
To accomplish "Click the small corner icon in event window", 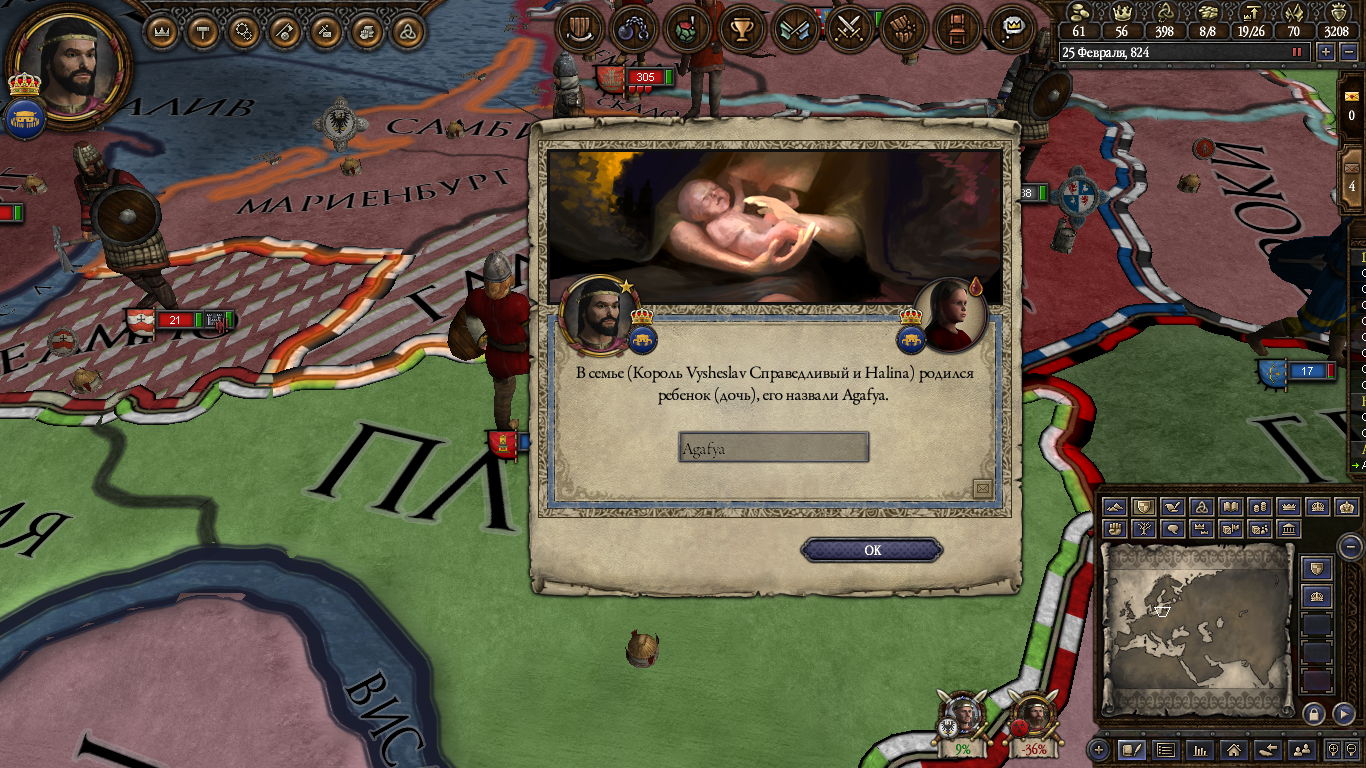I will point(982,487).
